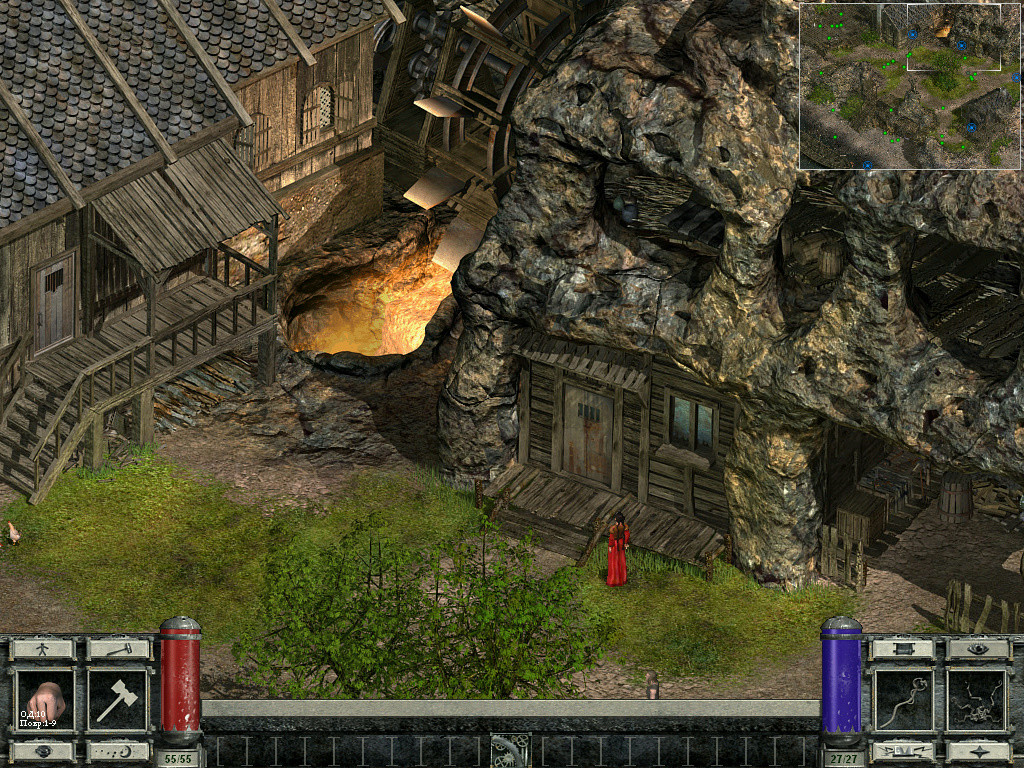Select the serpent staff spell slot
Image resolution: width=1024 pixels, height=768 pixels.
(902, 700)
